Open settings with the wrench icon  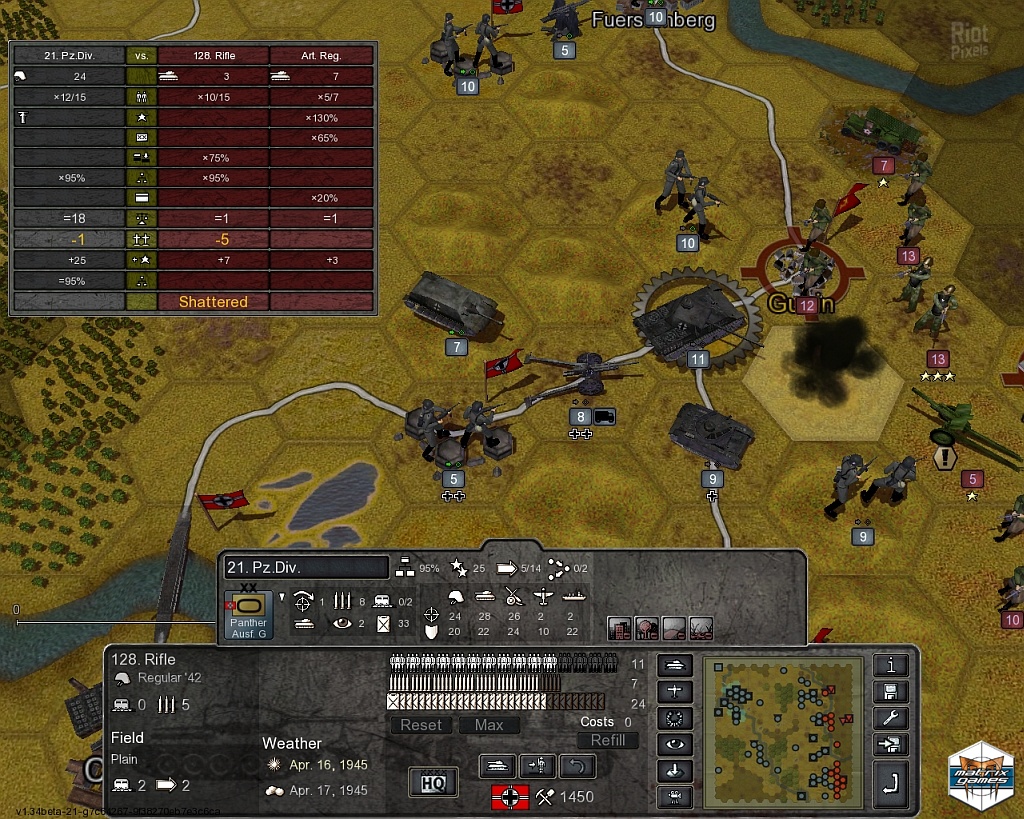[x=890, y=718]
